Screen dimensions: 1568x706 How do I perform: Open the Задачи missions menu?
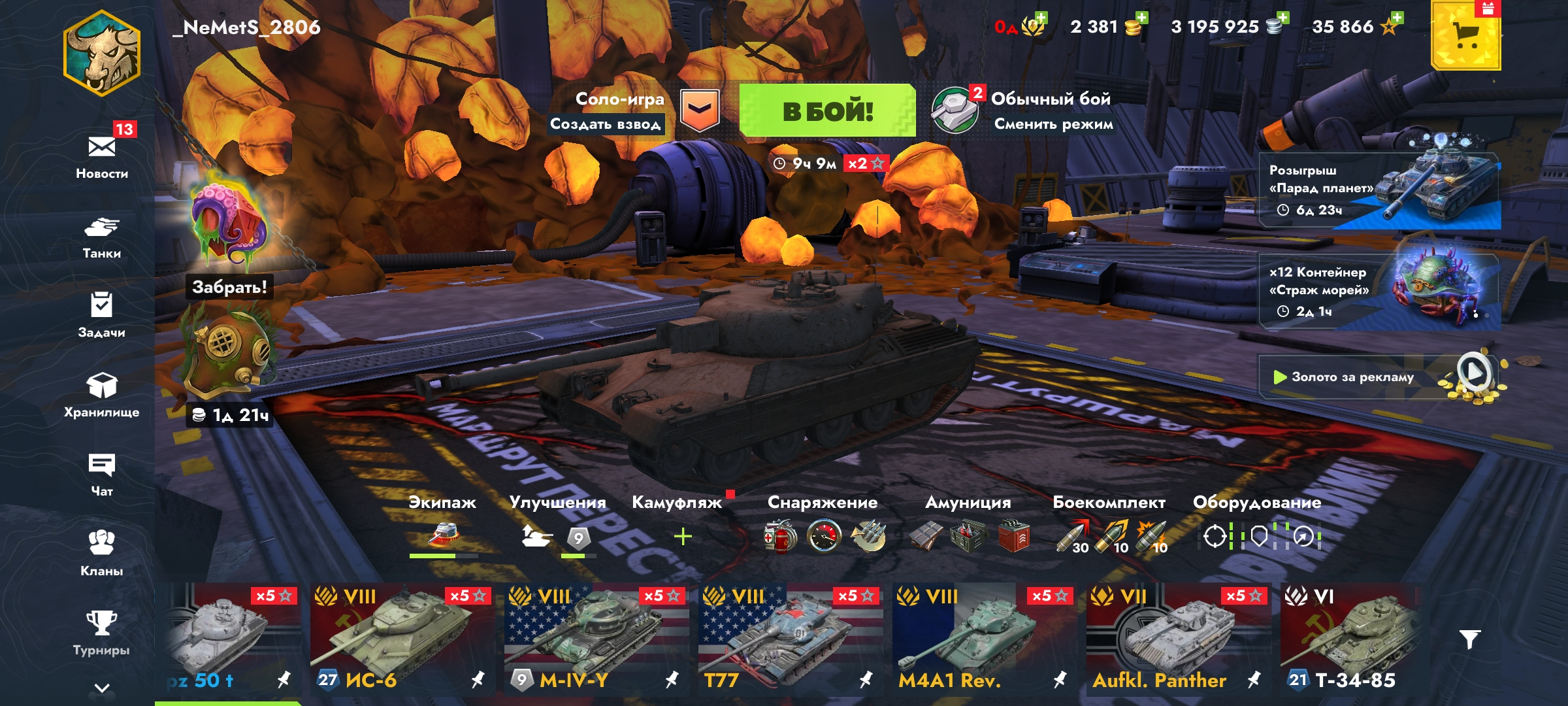[102, 315]
